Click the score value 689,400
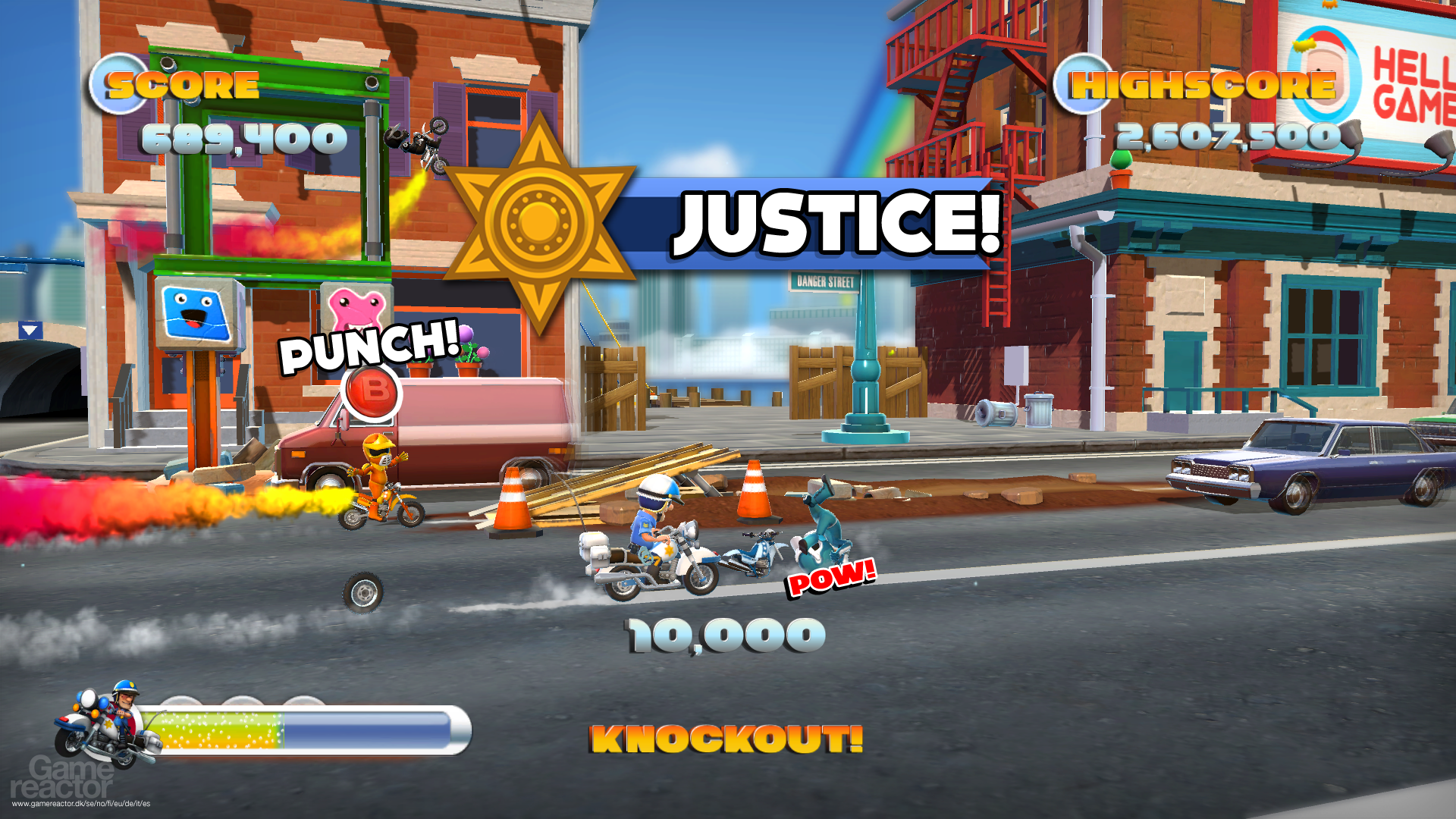This screenshot has width=1456, height=819. coord(243,139)
